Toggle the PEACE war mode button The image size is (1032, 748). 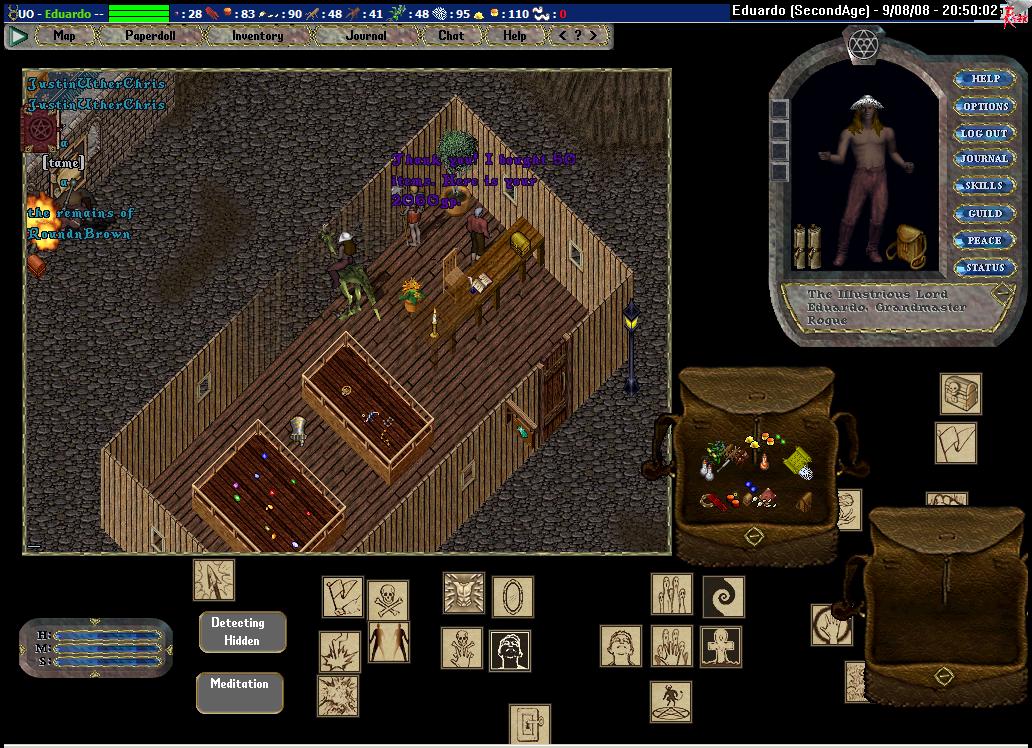click(x=984, y=241)
